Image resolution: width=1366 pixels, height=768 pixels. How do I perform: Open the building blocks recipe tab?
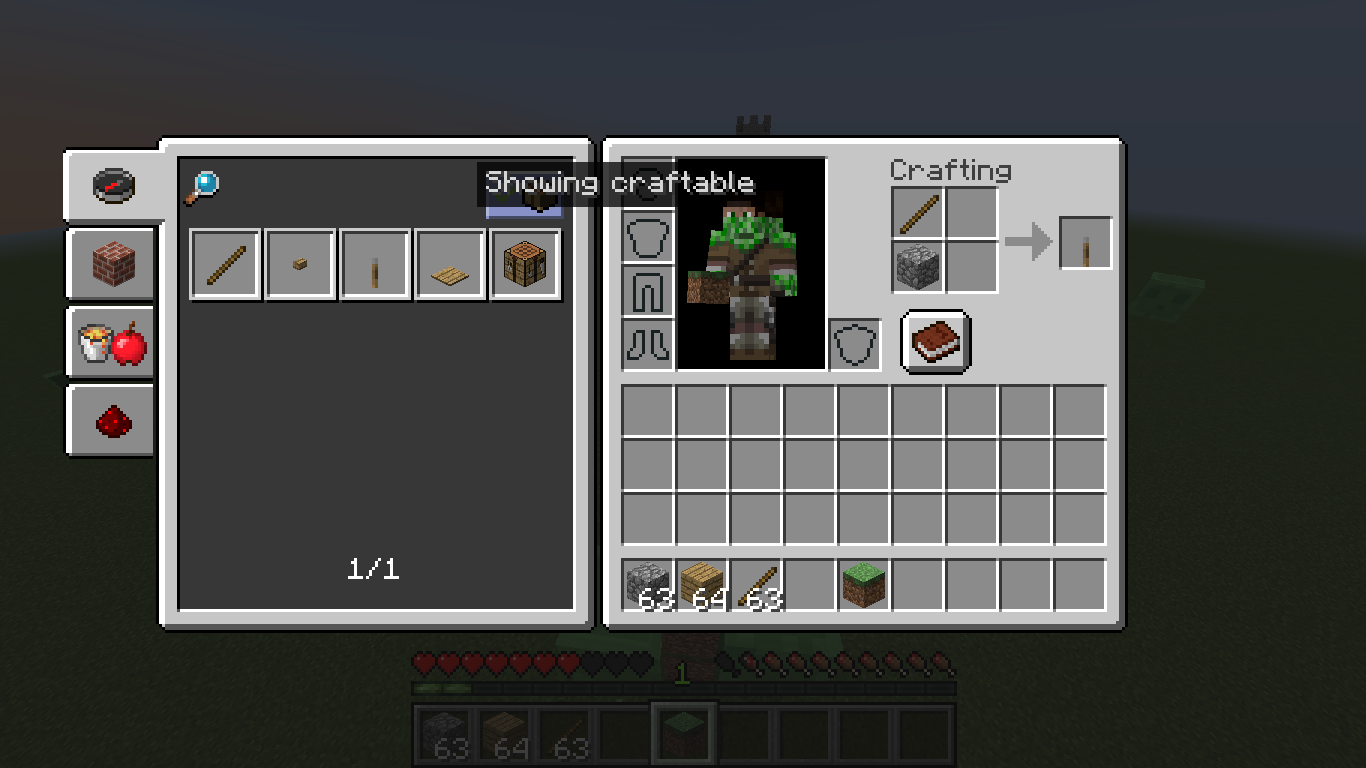(x=110, y=265)
